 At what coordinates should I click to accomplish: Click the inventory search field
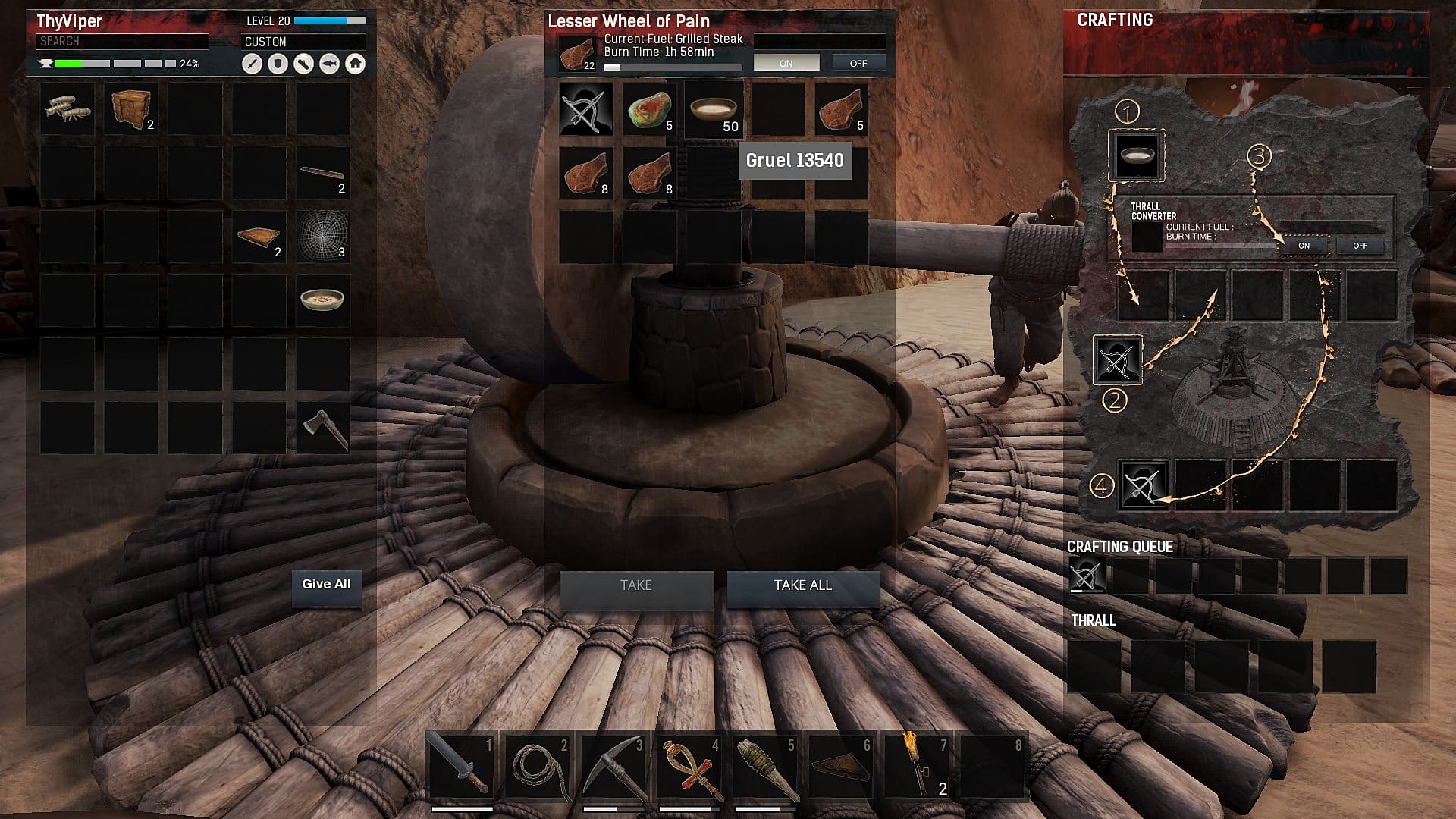(121, 42)
